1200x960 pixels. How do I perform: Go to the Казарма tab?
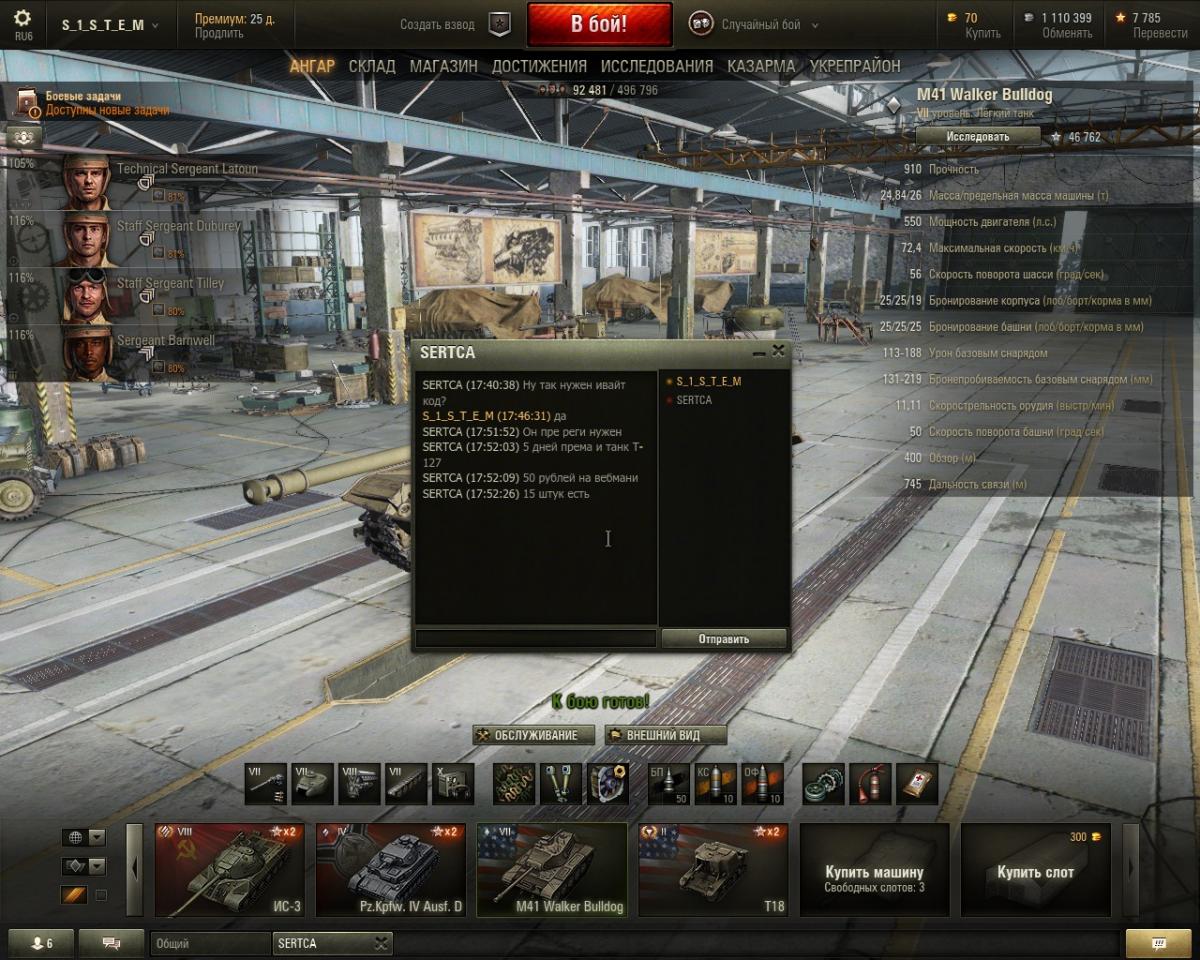(761, 66)
